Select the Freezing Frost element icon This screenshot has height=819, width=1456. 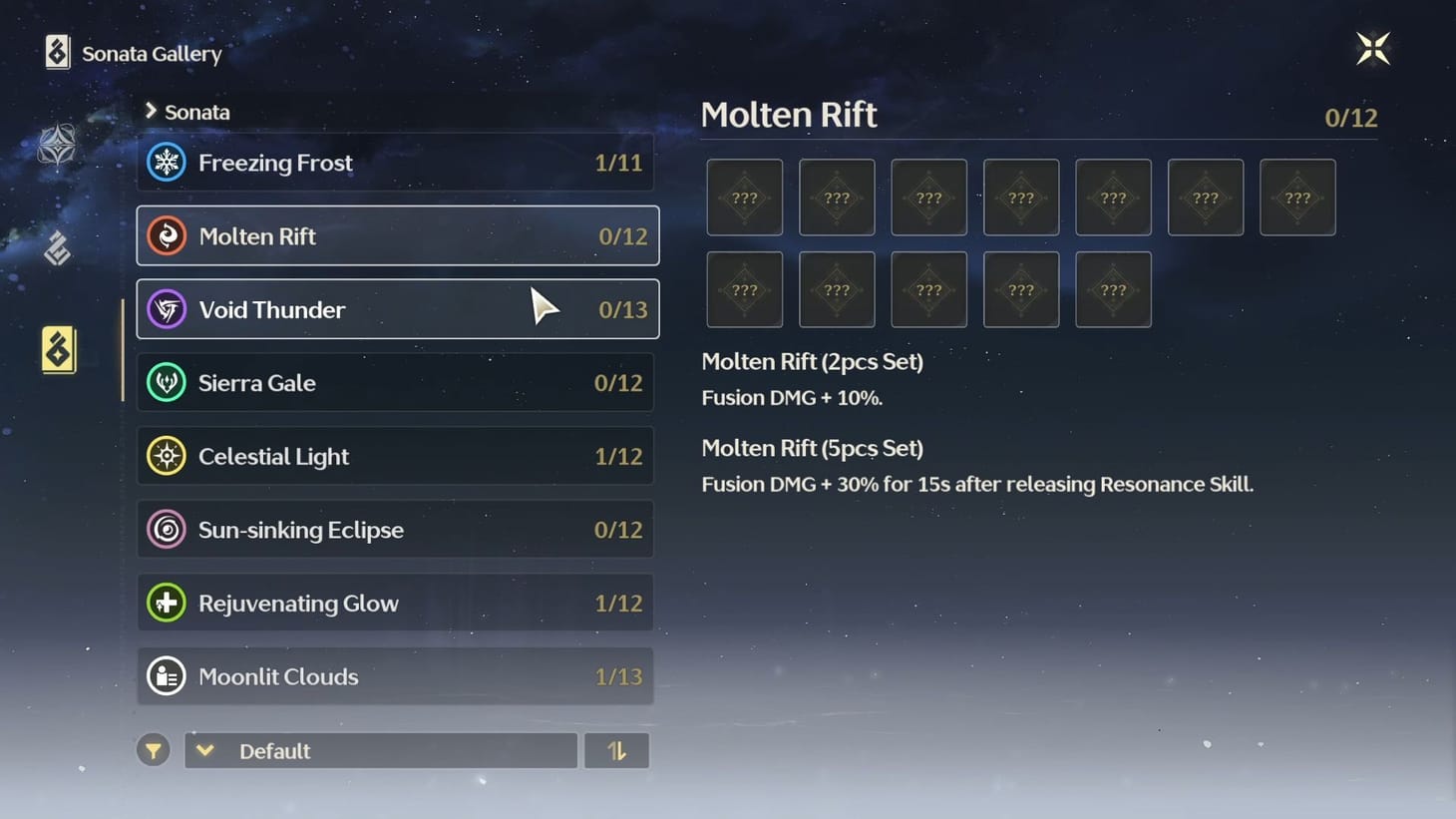(x=166, y=162)
